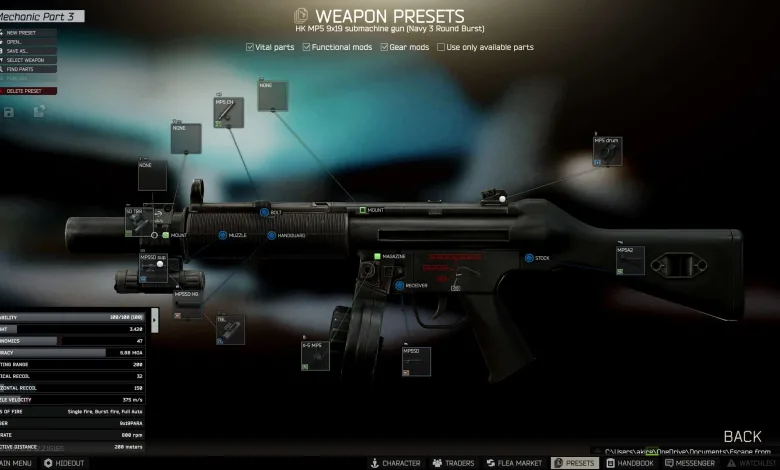Select the MP5A2 stock slot
Screen dimensions: 780x470
click(631, 259)
